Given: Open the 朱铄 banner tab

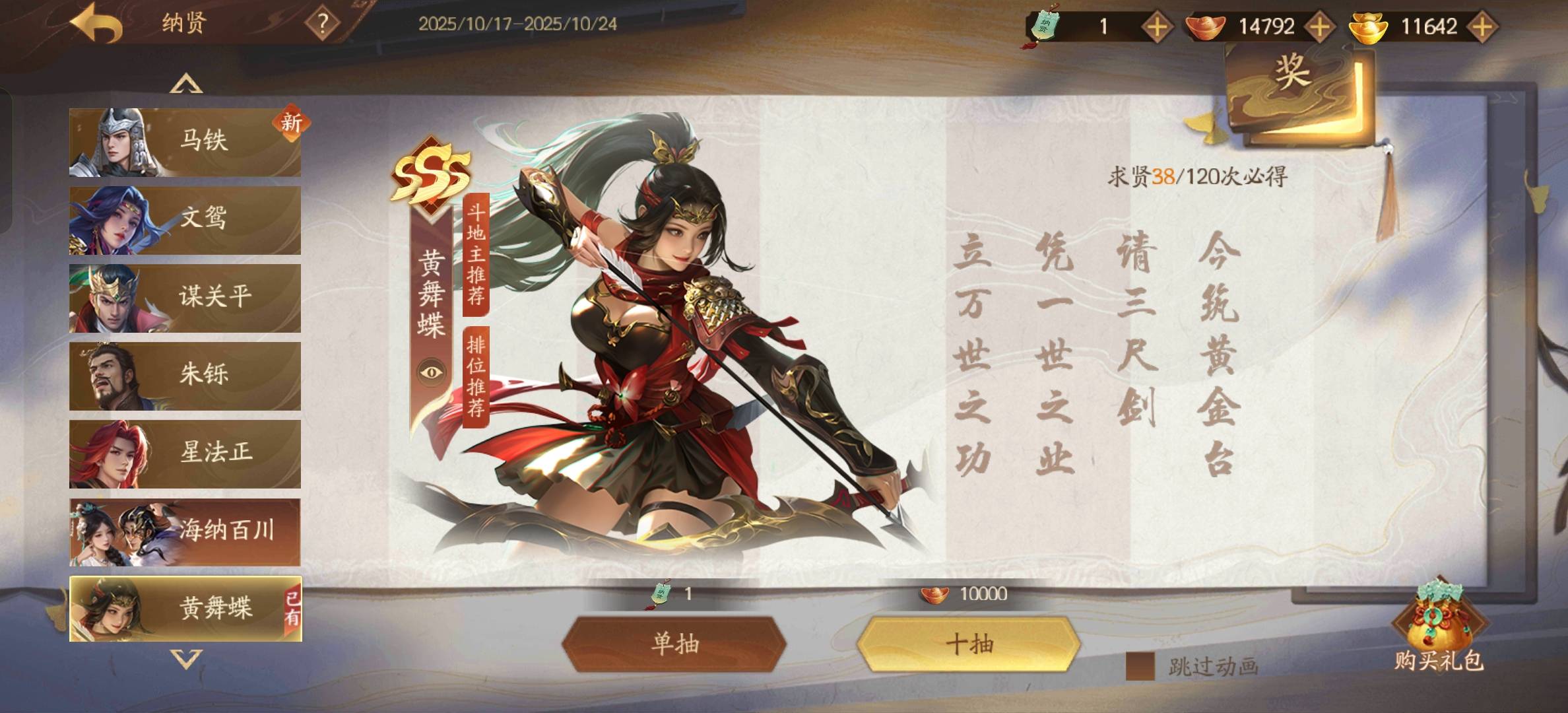Looking at the screenshot, I should pos(185,376).
